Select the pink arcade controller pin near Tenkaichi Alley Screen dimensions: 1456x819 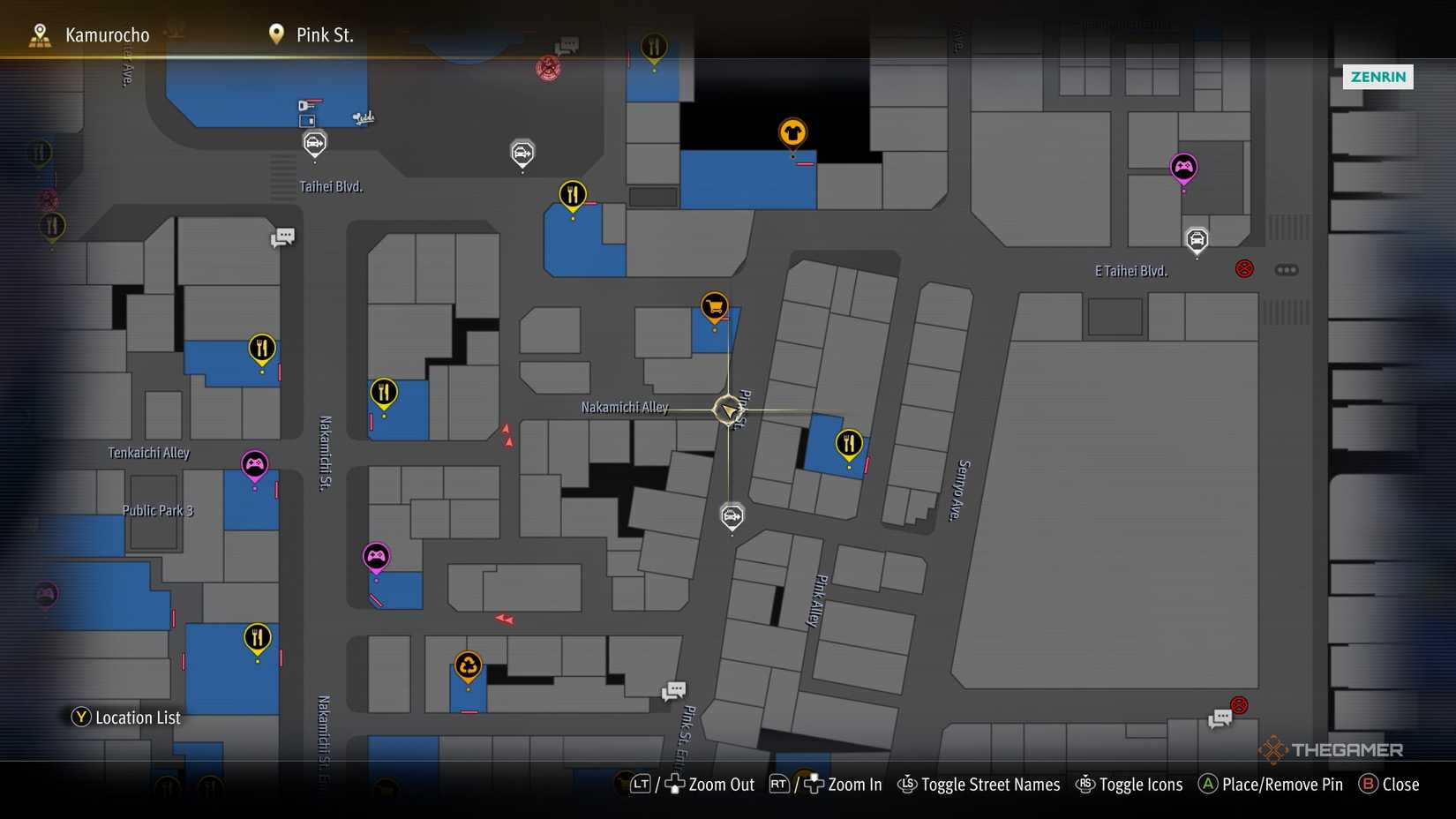click(254, 462)
